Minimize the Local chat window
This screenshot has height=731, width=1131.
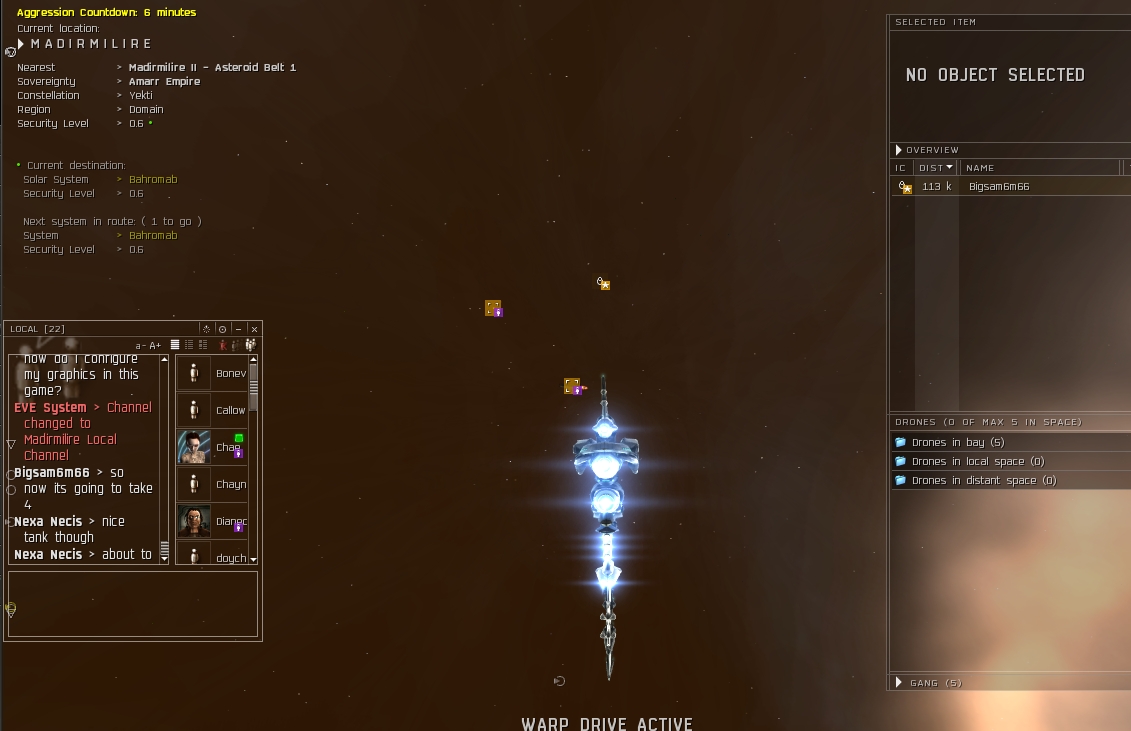[238, 329]
